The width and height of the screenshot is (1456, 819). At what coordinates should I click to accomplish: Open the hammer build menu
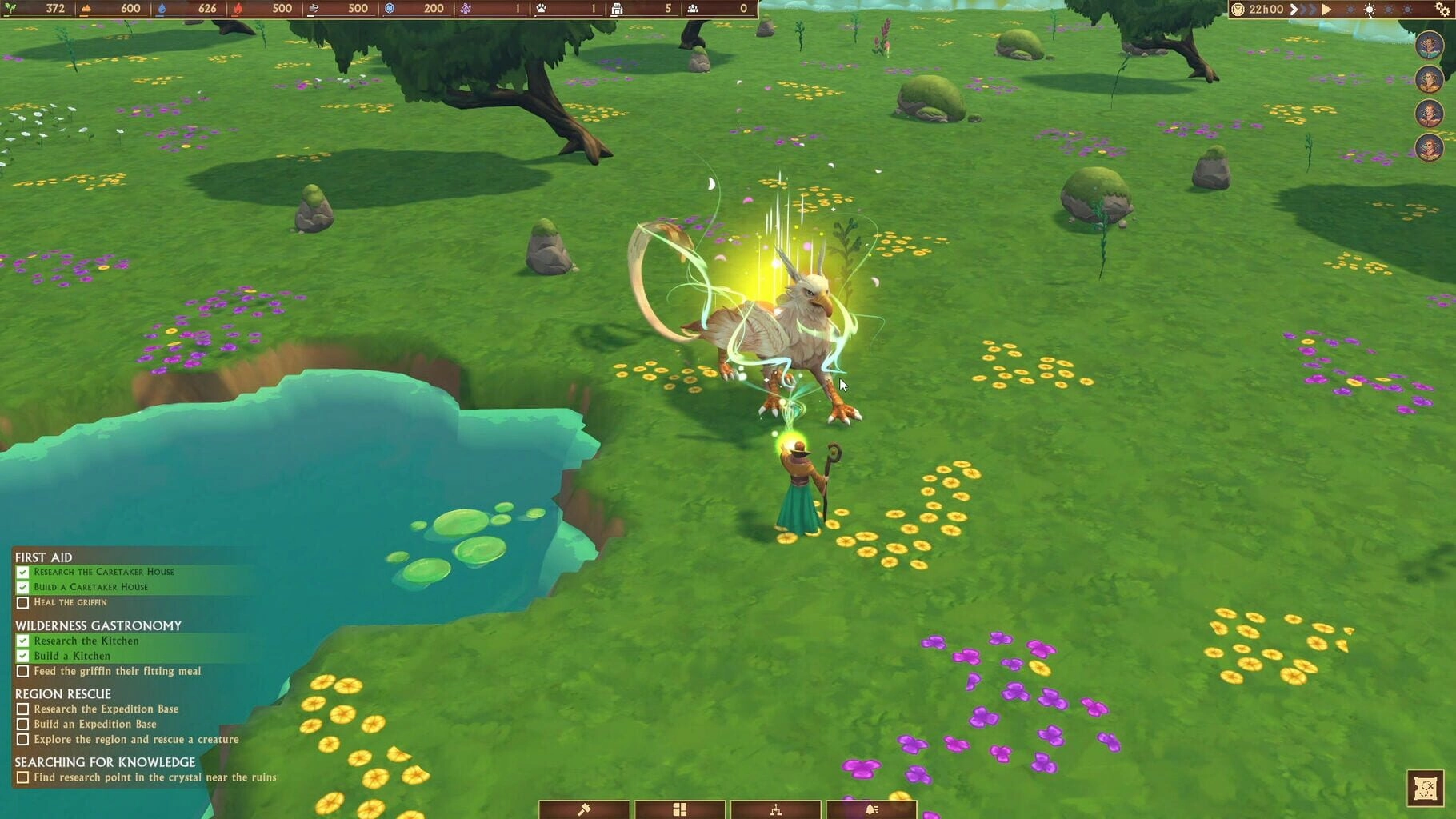point(584,809)
